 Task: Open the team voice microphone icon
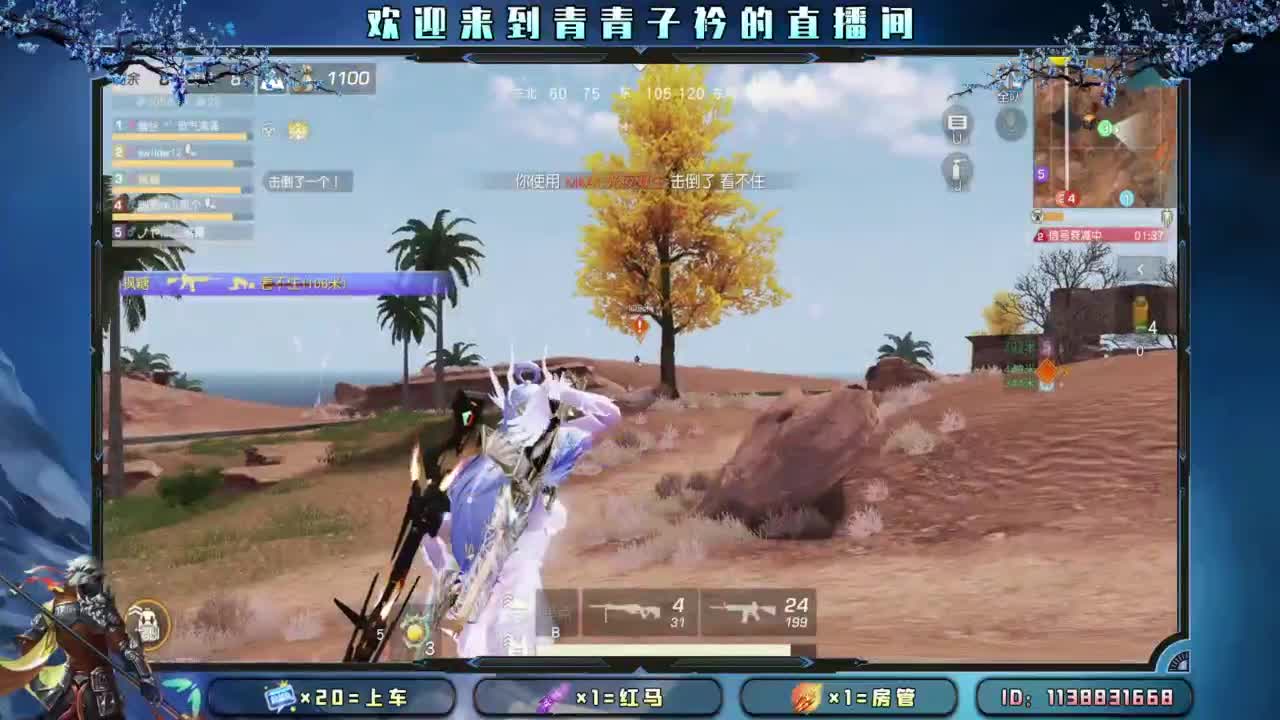pos(1011,125)
